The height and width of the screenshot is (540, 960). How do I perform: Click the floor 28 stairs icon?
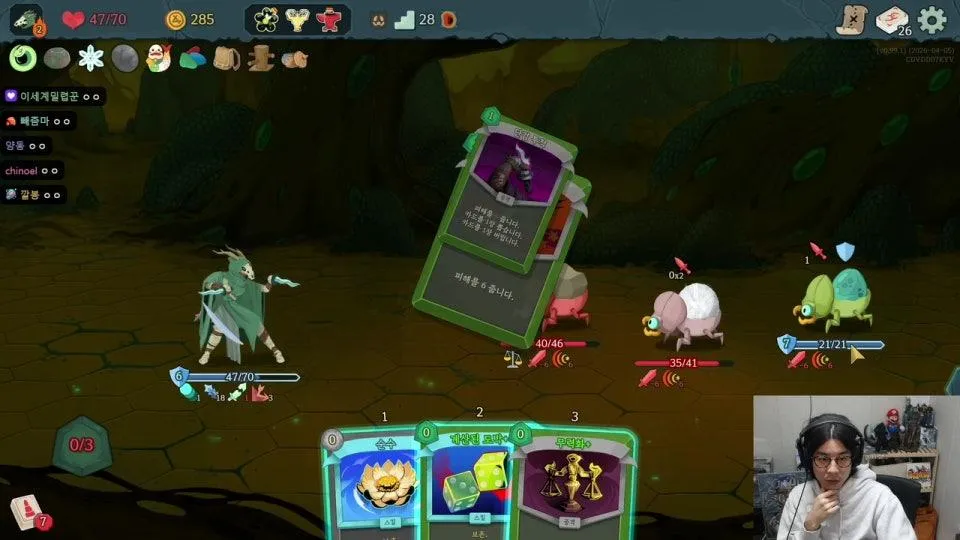click(x=404, y=20)
